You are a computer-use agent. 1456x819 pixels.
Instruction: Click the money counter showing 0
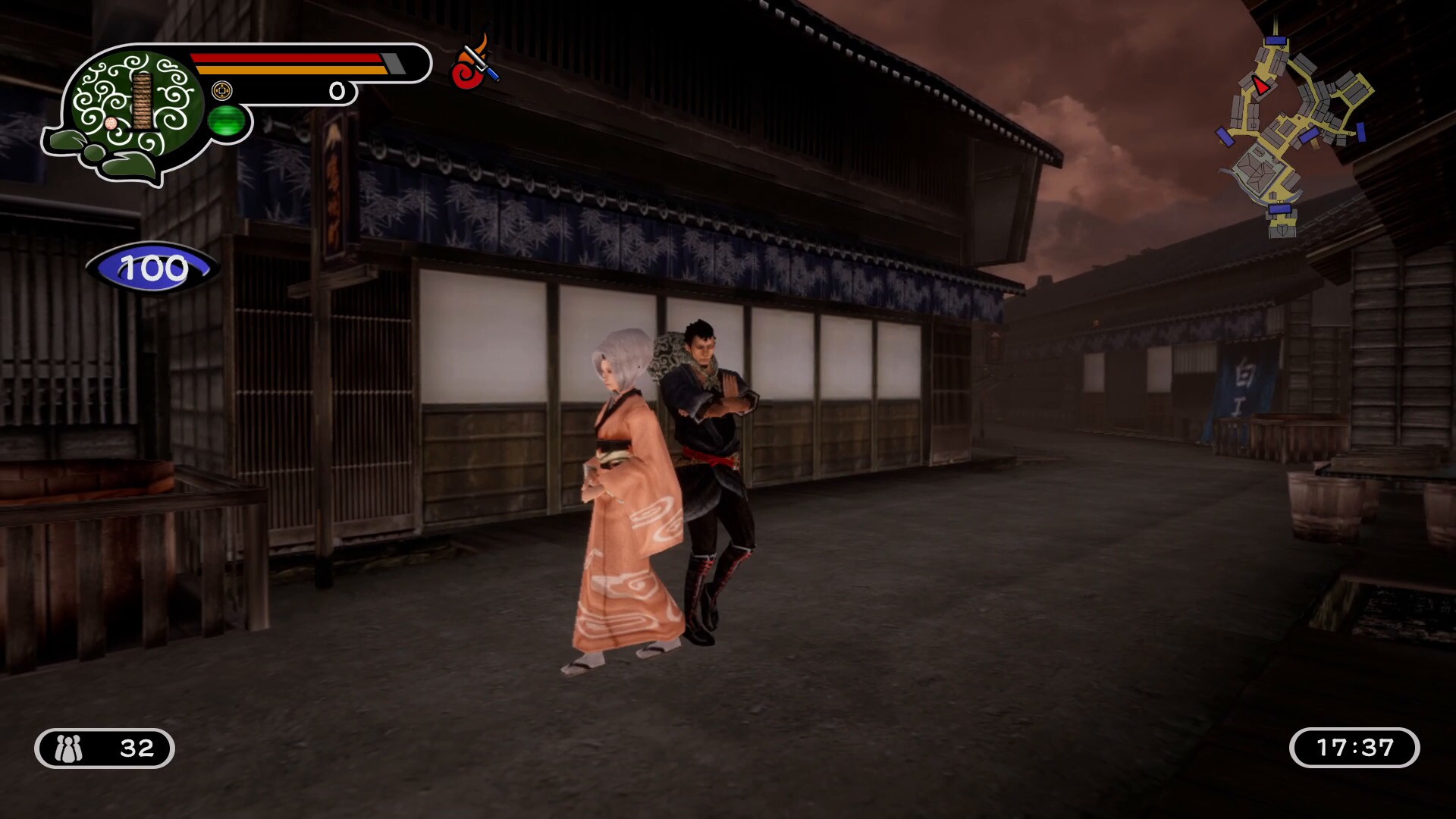[x=337, y=93]
